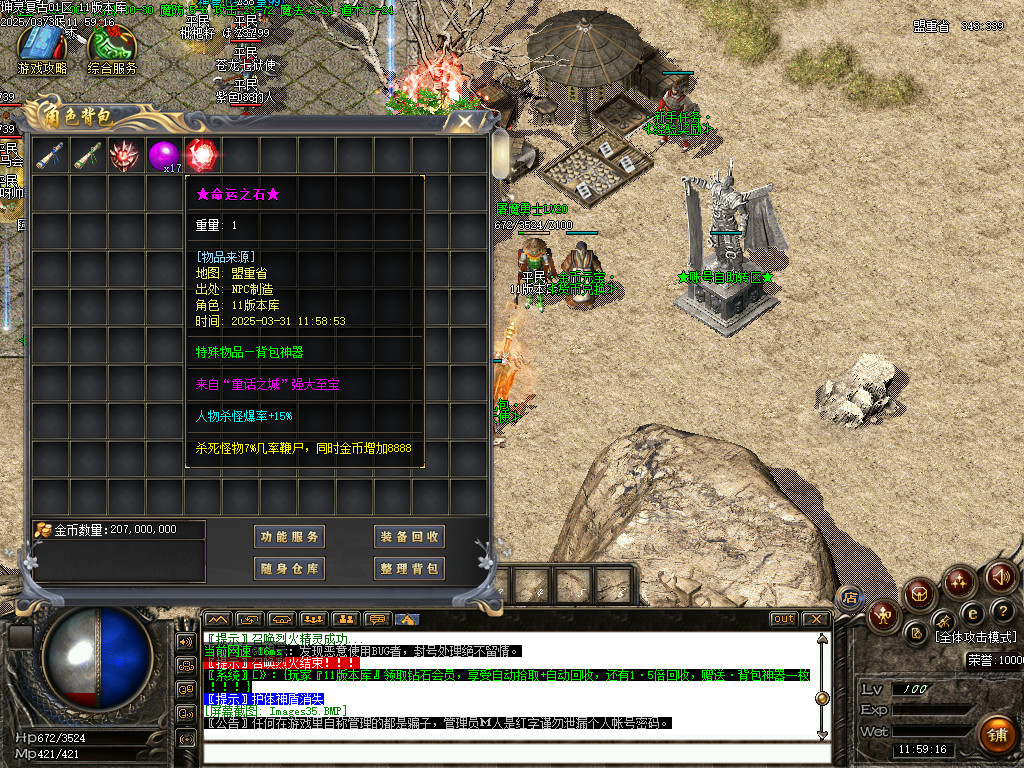Open 功能服务 function services
This screenshot has height=768, width=1024.
tap(290, 537)
